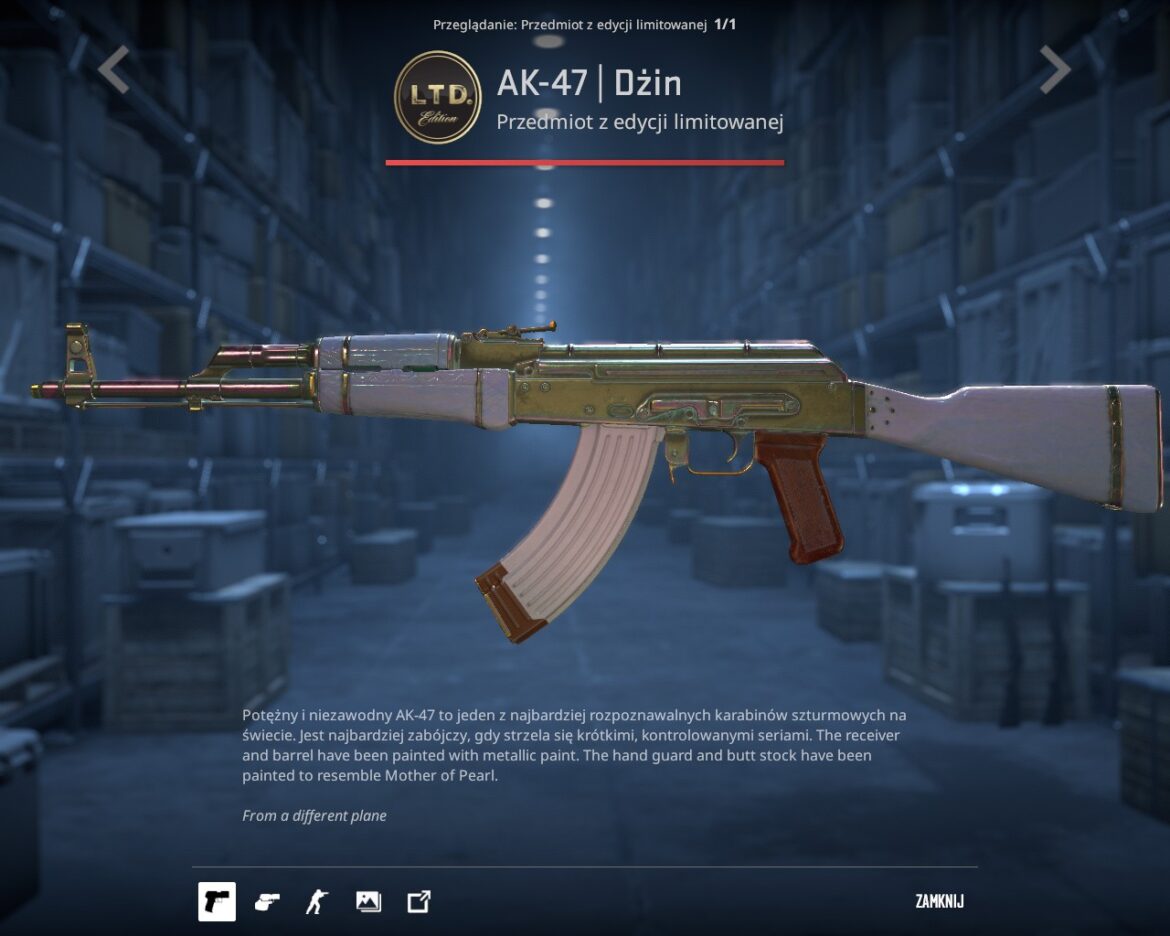Go to the next item arrow
This screenshot has height=936, width=1170.
(1054, 70)
